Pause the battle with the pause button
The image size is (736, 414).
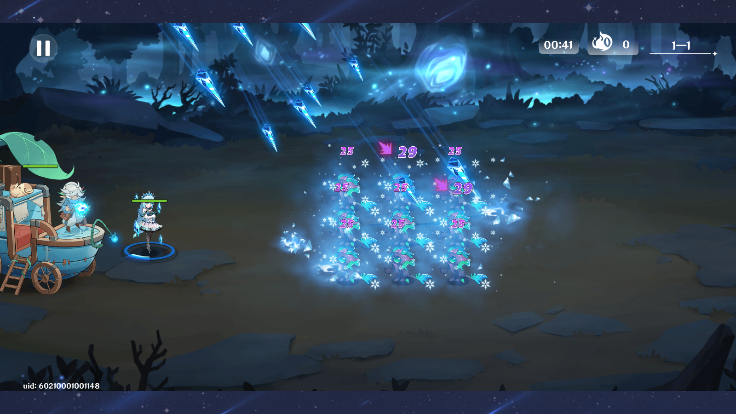point(43,47)
